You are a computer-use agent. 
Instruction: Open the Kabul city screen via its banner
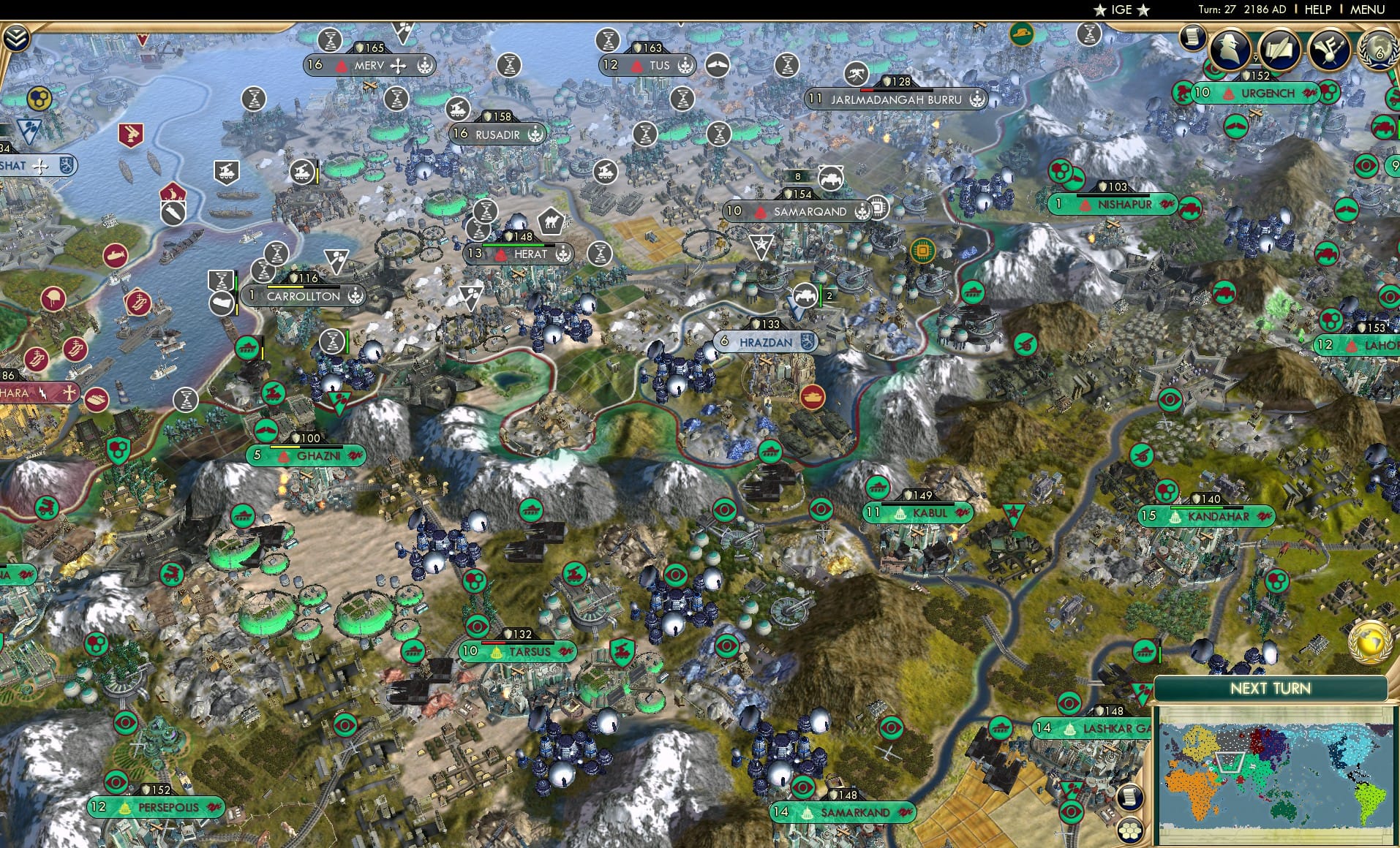pos(924,513)
